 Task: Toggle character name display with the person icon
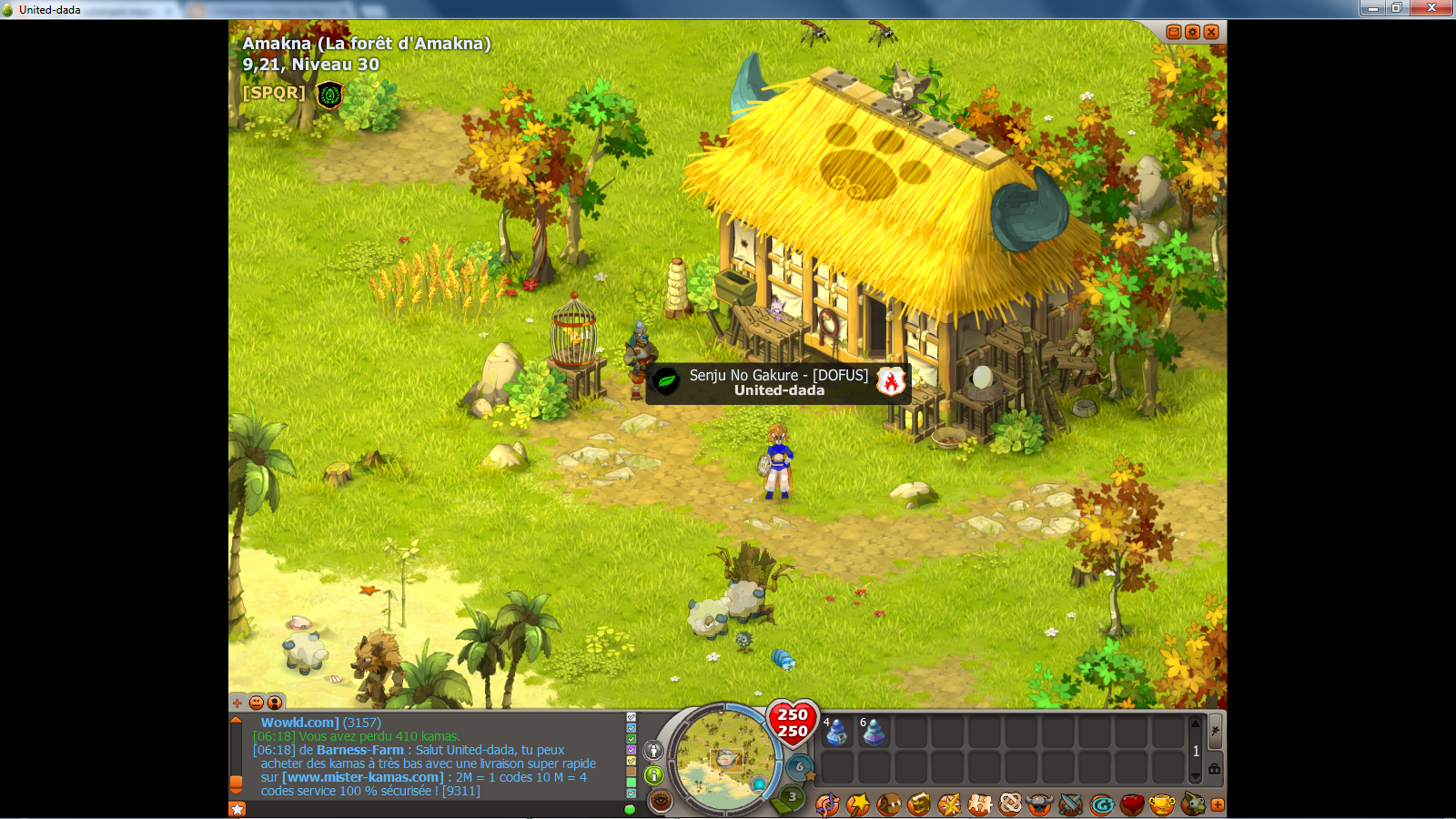point(652,751)
